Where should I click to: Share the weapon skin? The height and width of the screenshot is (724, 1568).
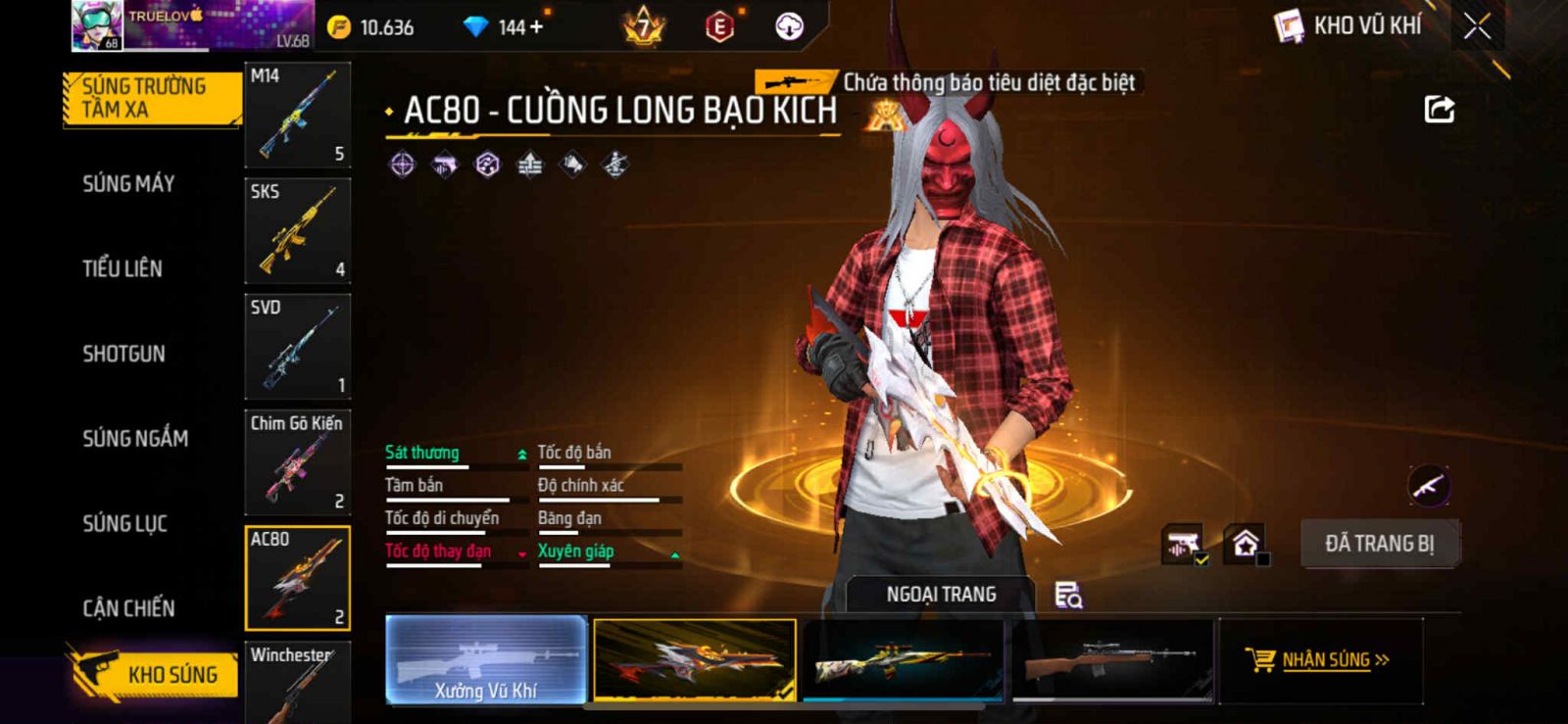[1439, 109]
